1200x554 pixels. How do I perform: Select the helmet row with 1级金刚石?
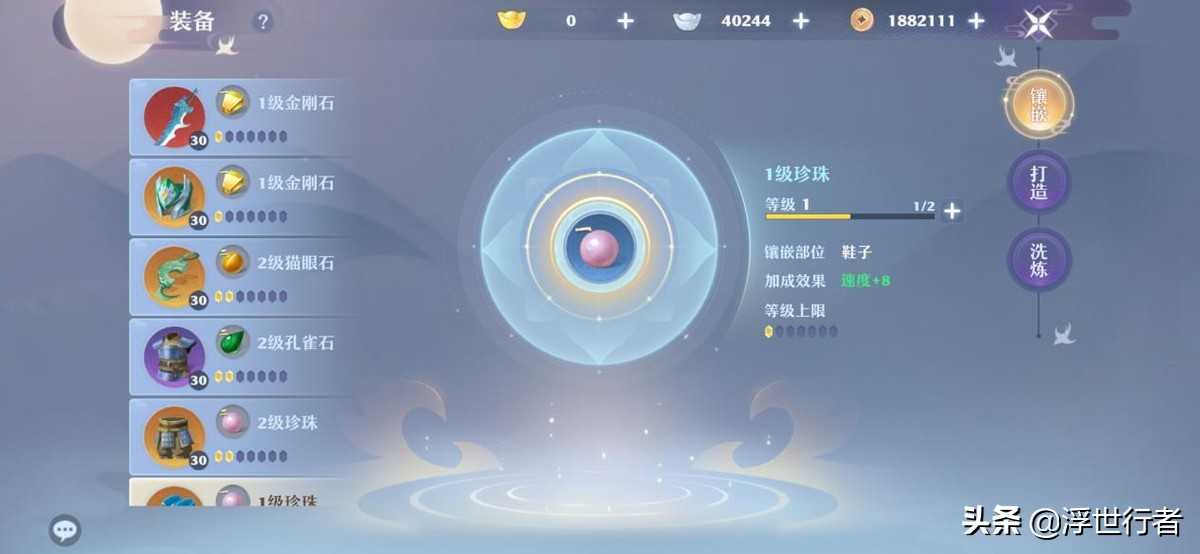tap(240, 197)
